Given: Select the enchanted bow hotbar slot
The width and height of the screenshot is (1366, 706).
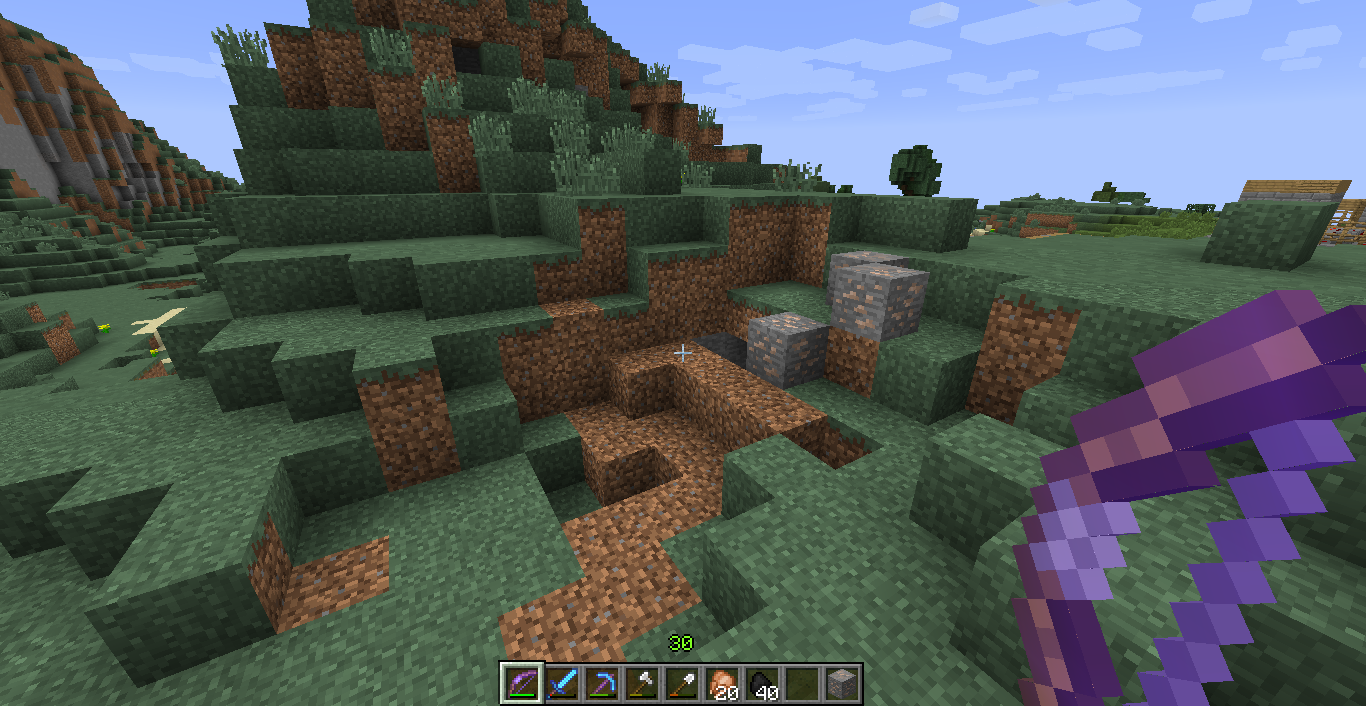Looking at the screenshot, I should [521, 684].
